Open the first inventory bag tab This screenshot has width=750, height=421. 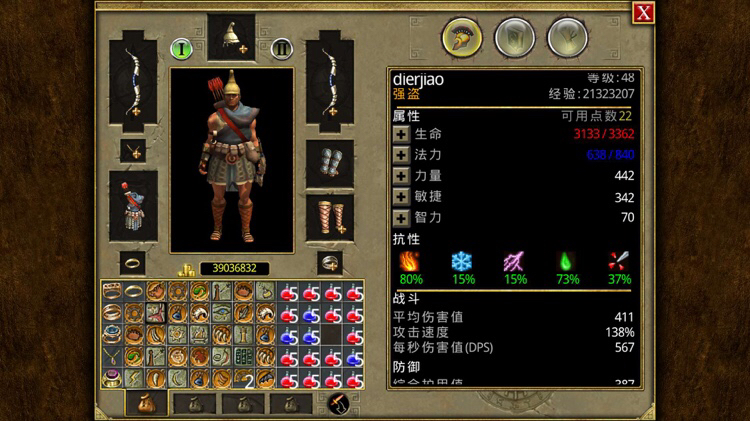[146, 403]
